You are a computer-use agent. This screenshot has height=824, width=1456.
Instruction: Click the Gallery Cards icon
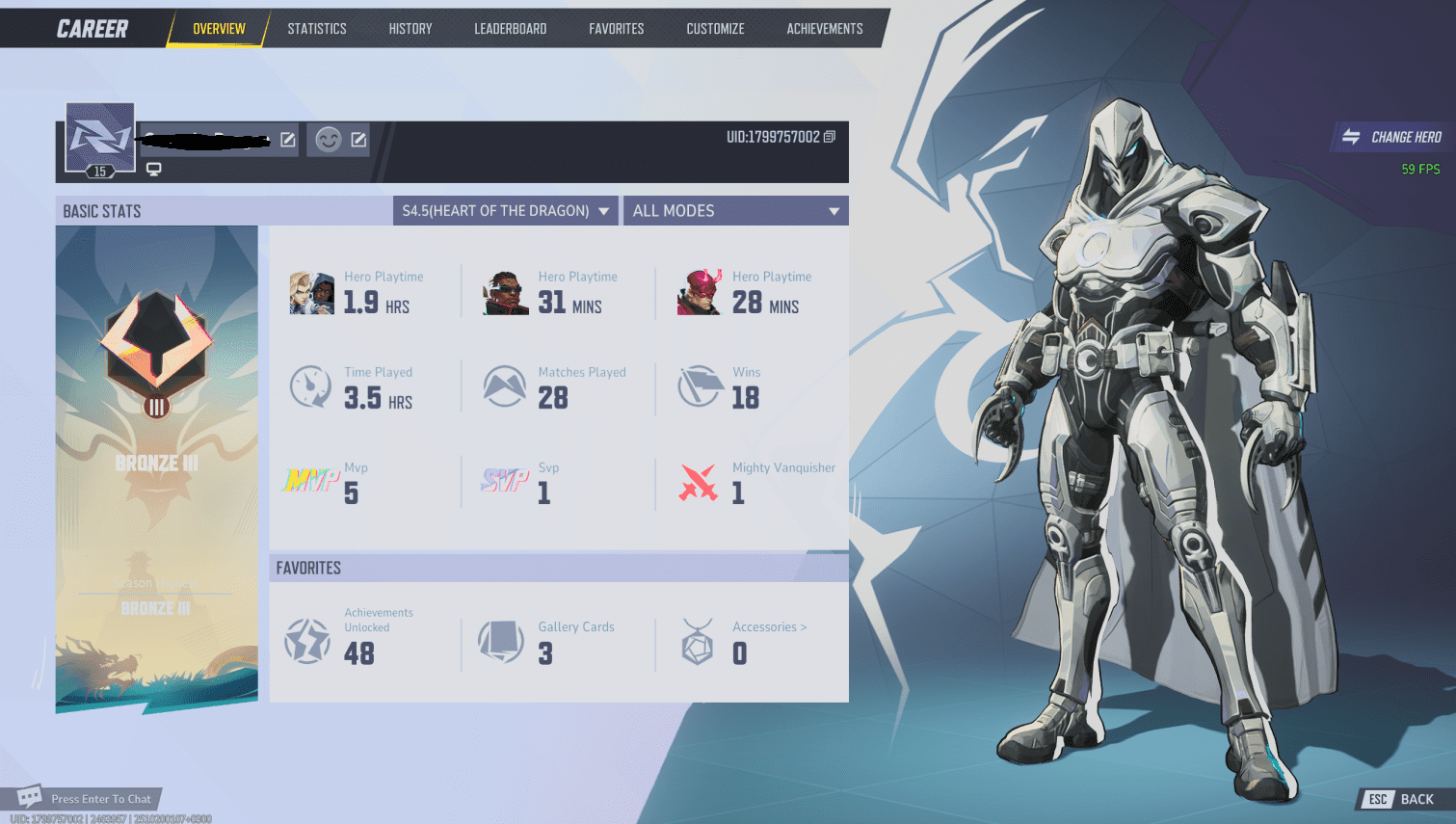click(x=501, y=640)
